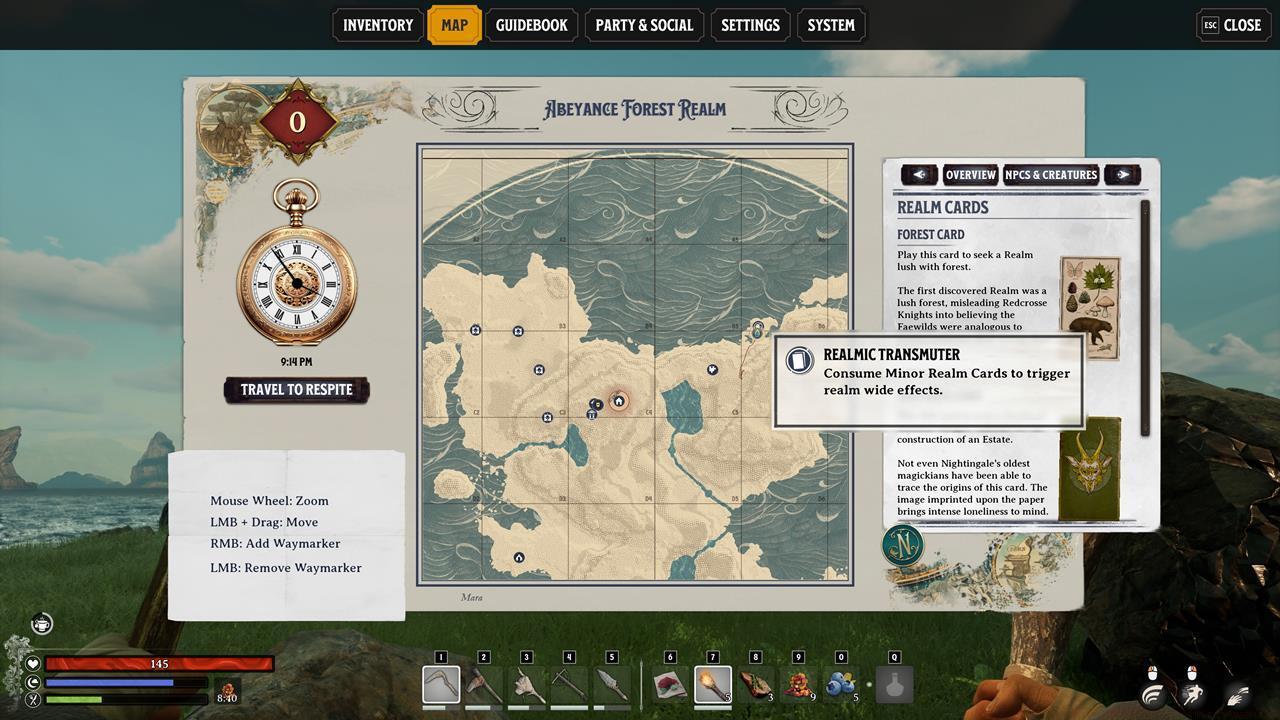Choose the torch in hotbar slot 7

(713, 685)
